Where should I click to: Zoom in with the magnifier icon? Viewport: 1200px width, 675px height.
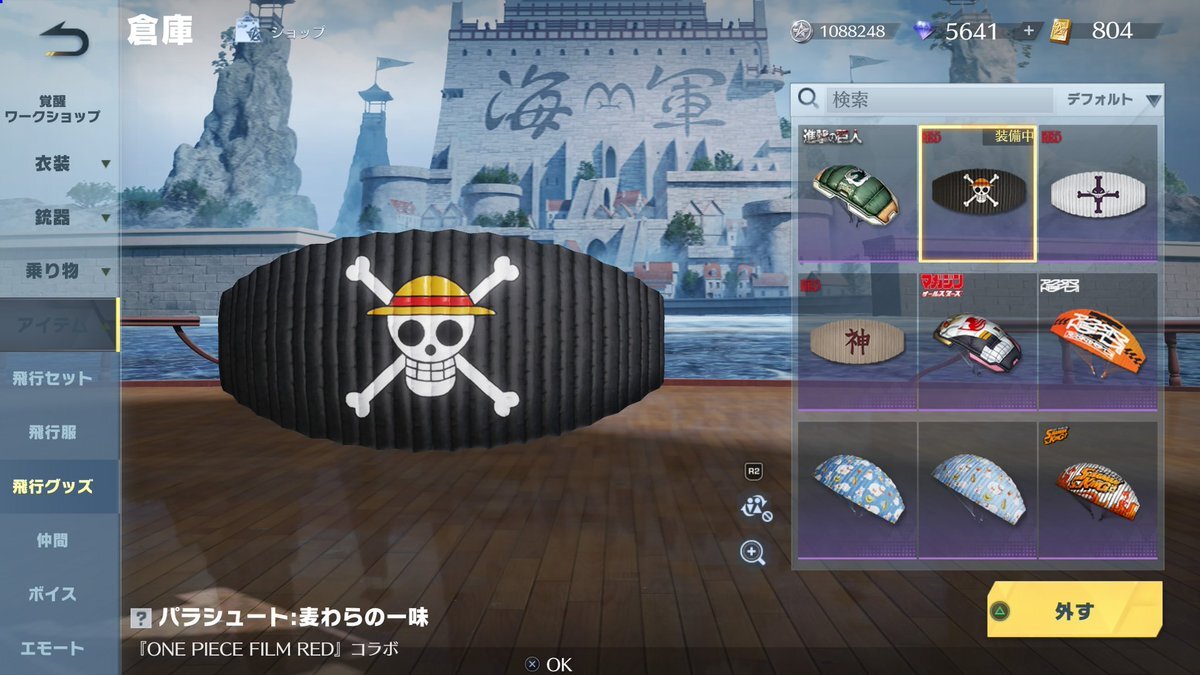tap(753, 552)
